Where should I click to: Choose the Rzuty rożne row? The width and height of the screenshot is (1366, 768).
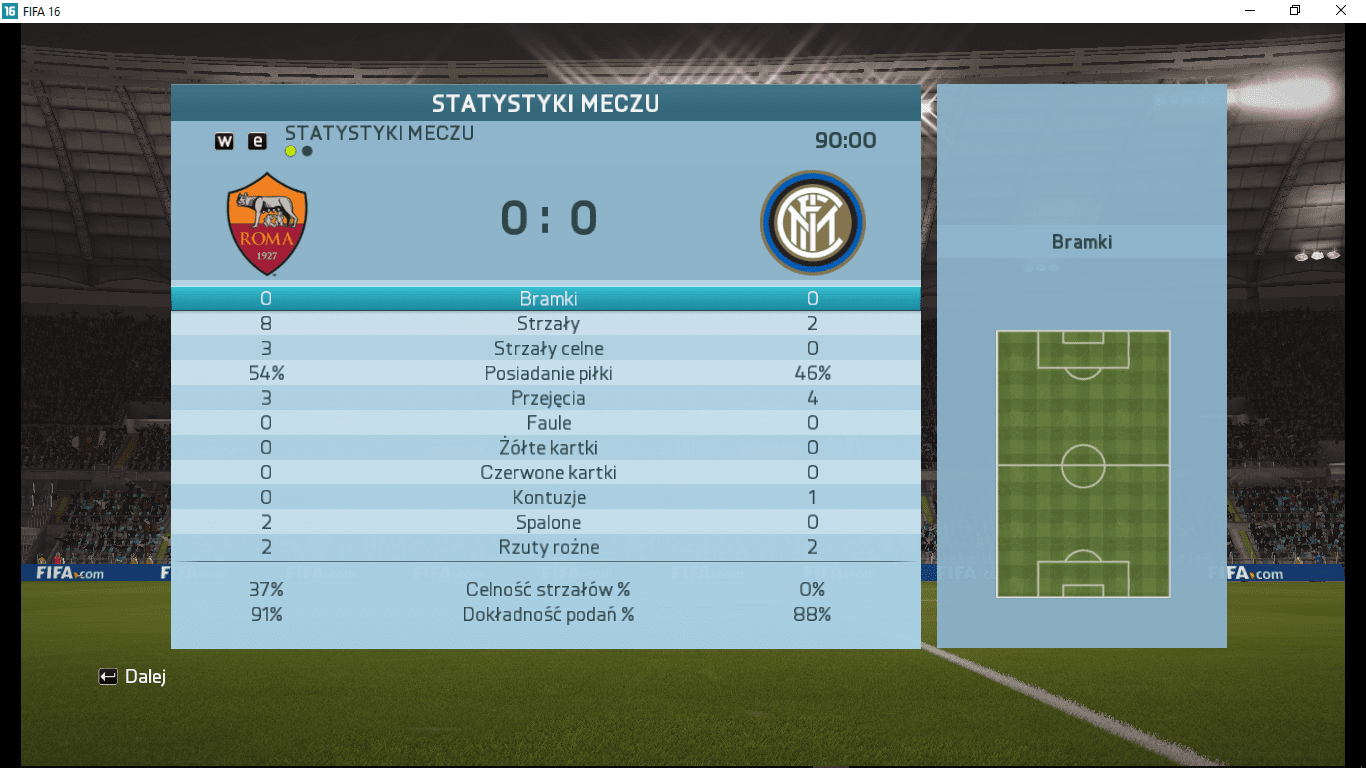[x=547, y=548]
